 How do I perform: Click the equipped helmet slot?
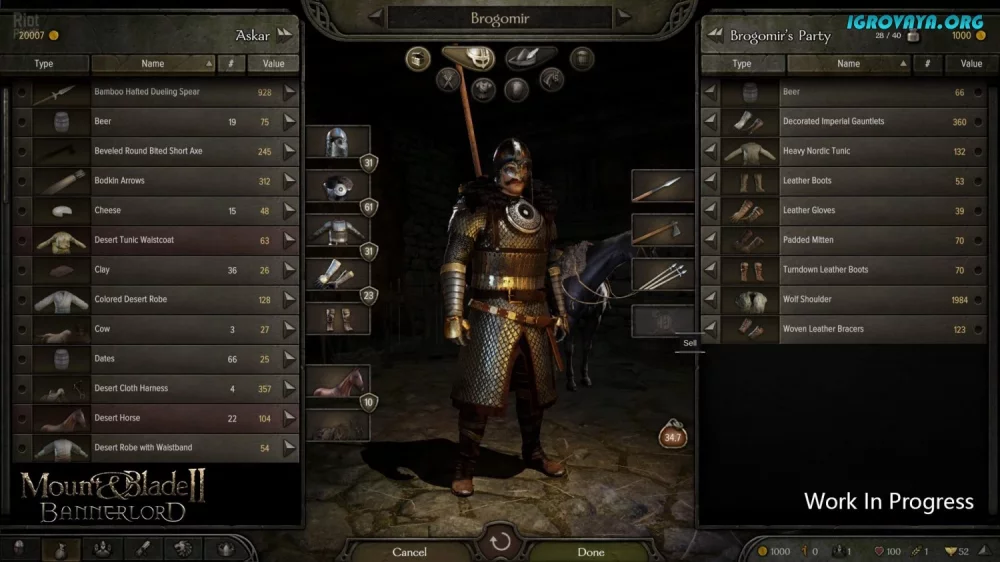pyautogui.click(x=335, y=142)
